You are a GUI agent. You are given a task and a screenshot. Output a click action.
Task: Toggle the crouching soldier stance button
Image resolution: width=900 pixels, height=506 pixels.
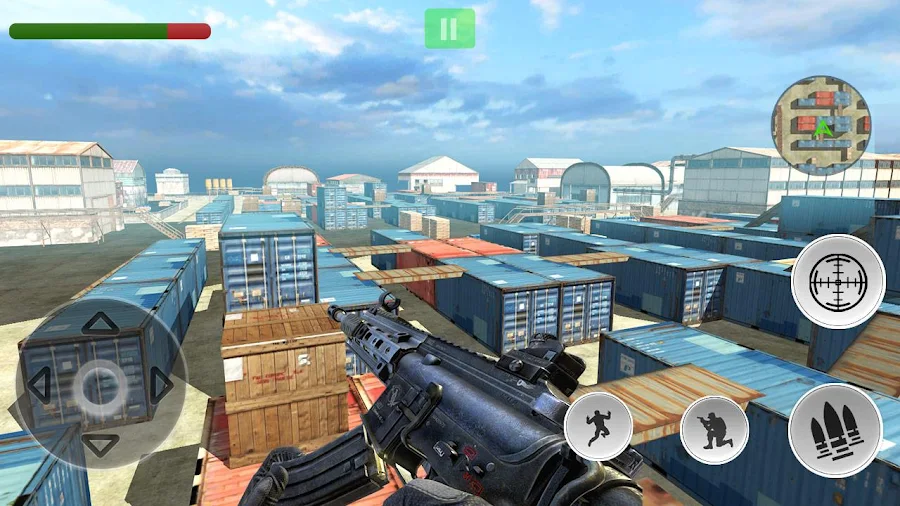click(x=715, y=429)
